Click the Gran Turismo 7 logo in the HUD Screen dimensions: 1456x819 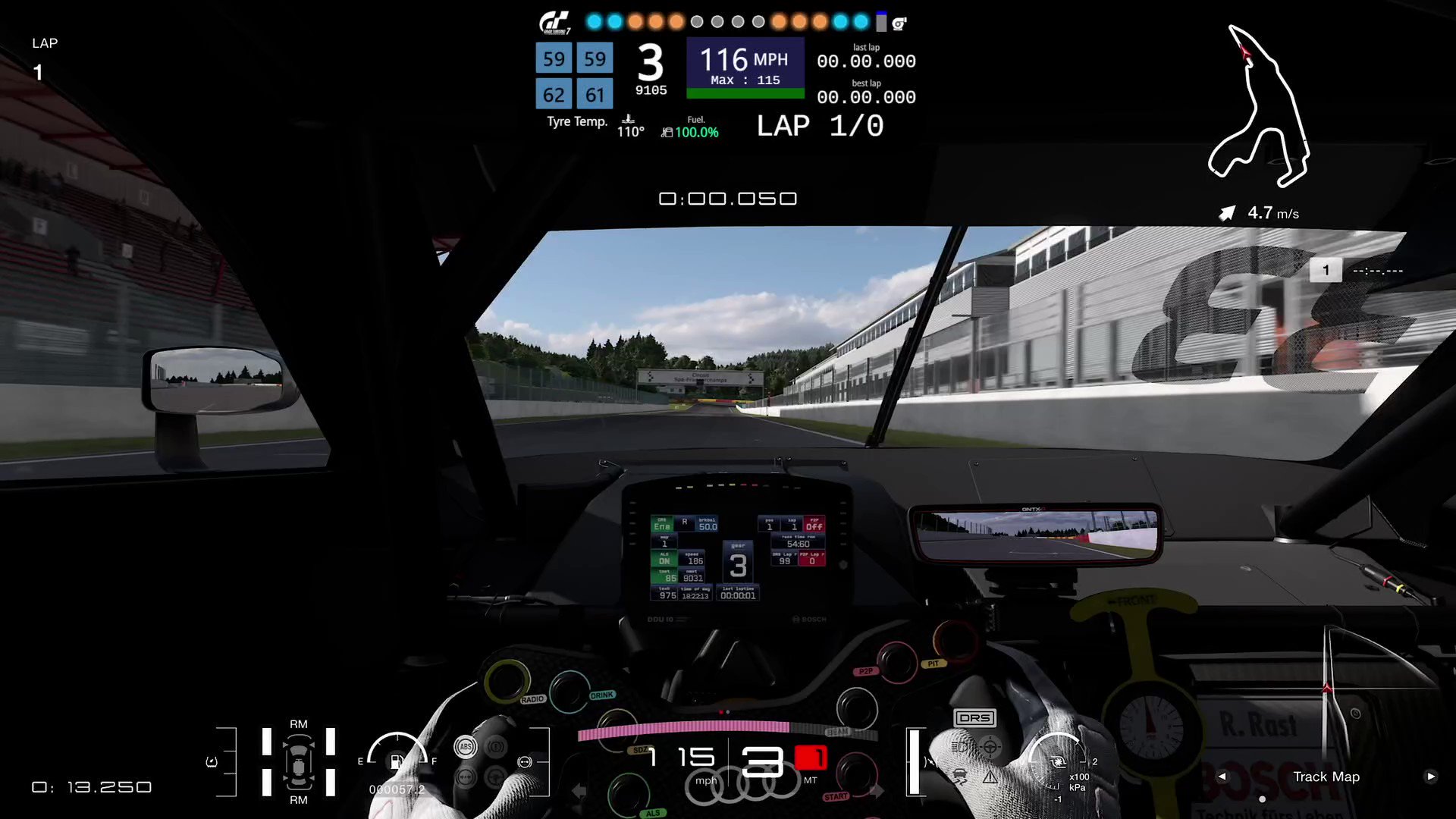pyautogui.click(x=556, y=22)
